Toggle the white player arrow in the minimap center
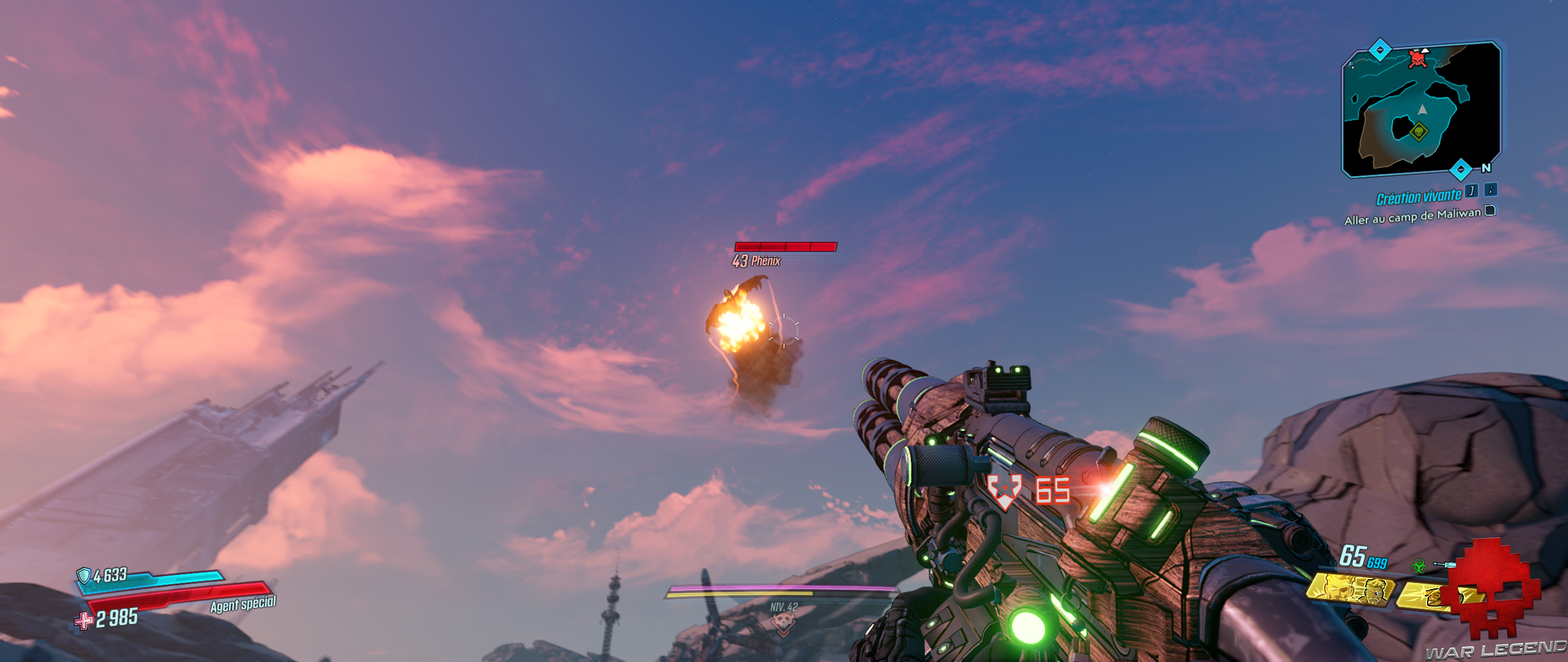Image resolution: width=1568 pixels, height=662 pixels. pos(1422,109)
